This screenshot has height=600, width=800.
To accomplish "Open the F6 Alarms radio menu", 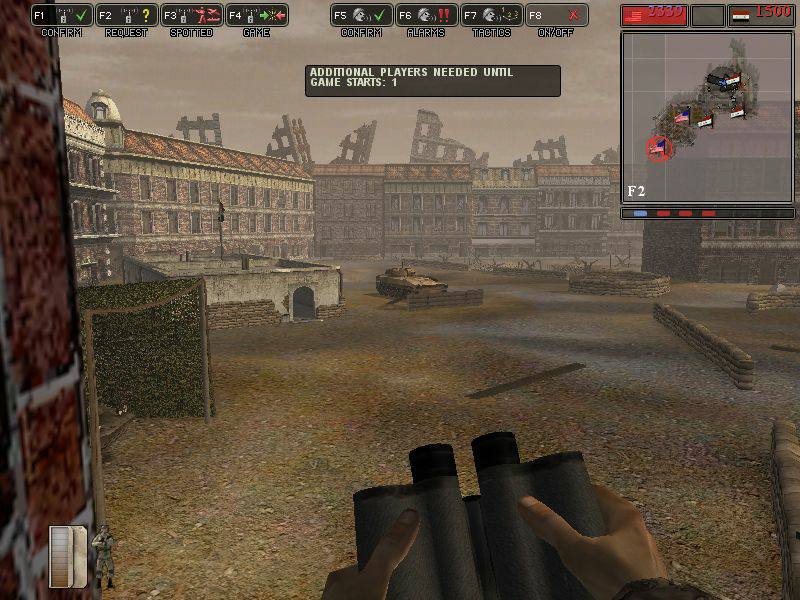I will 426,16.
